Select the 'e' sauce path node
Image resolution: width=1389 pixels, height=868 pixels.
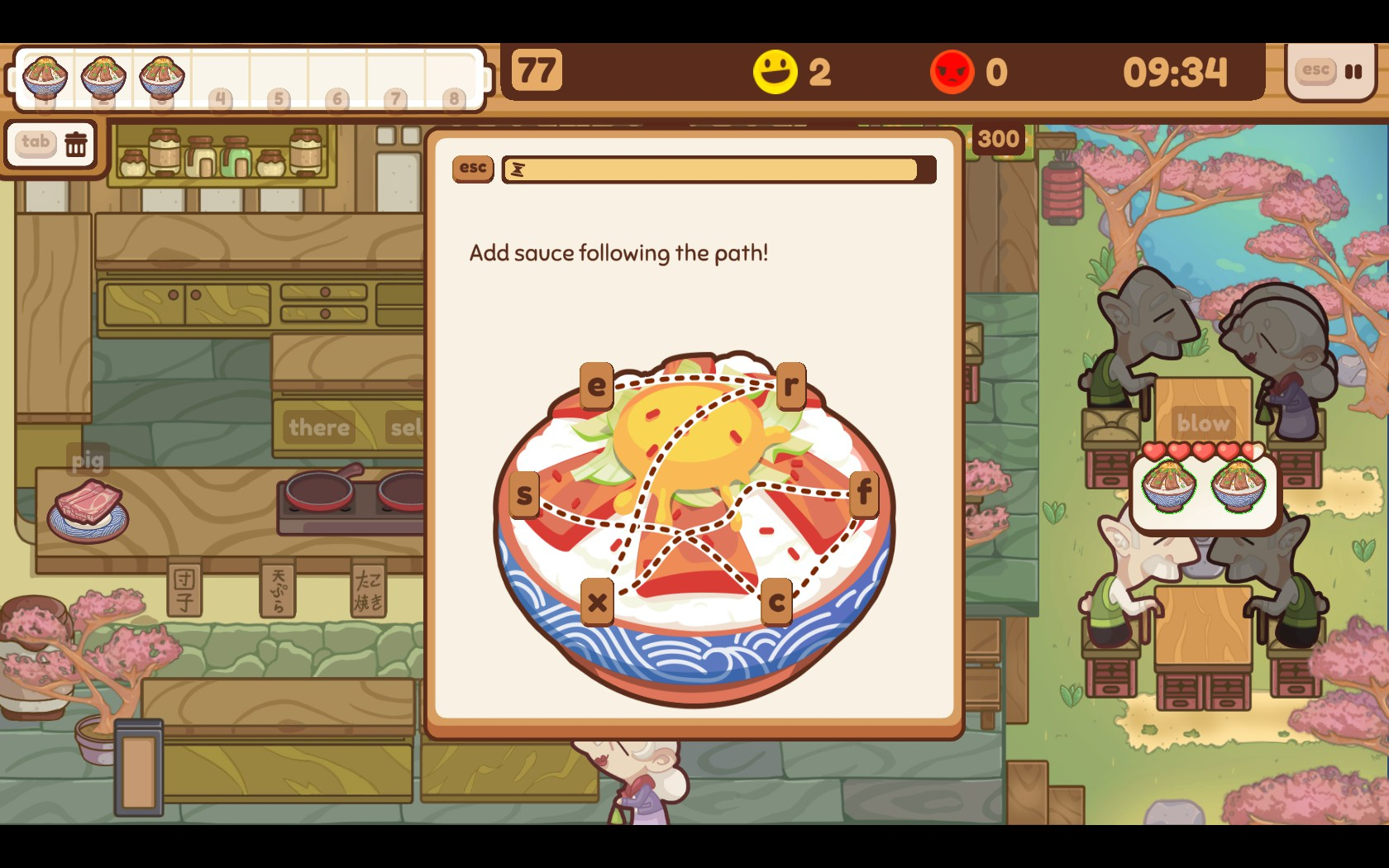pos(597,385)
